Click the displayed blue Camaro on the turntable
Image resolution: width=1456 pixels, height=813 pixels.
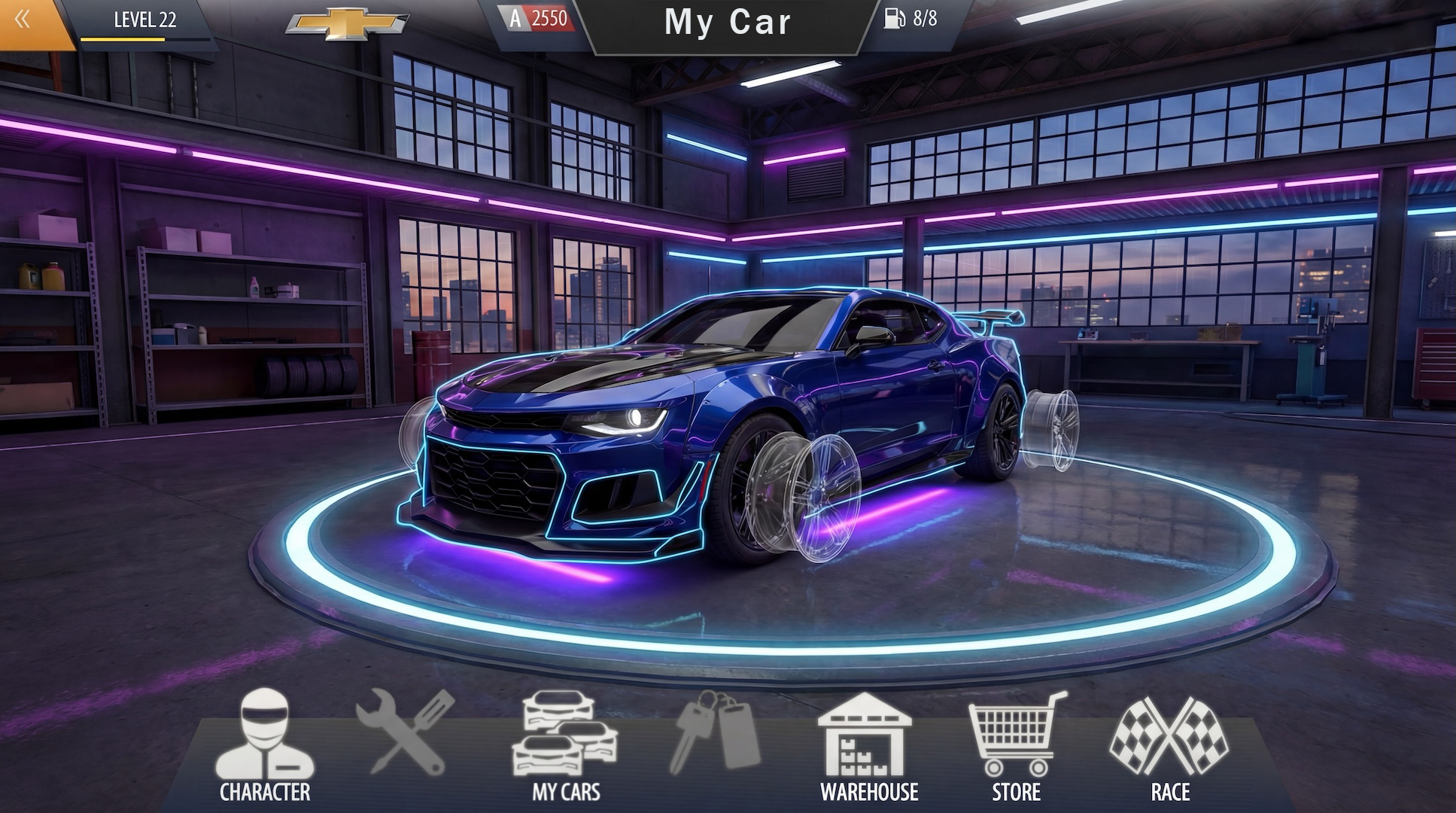click(x=722, y=429)
